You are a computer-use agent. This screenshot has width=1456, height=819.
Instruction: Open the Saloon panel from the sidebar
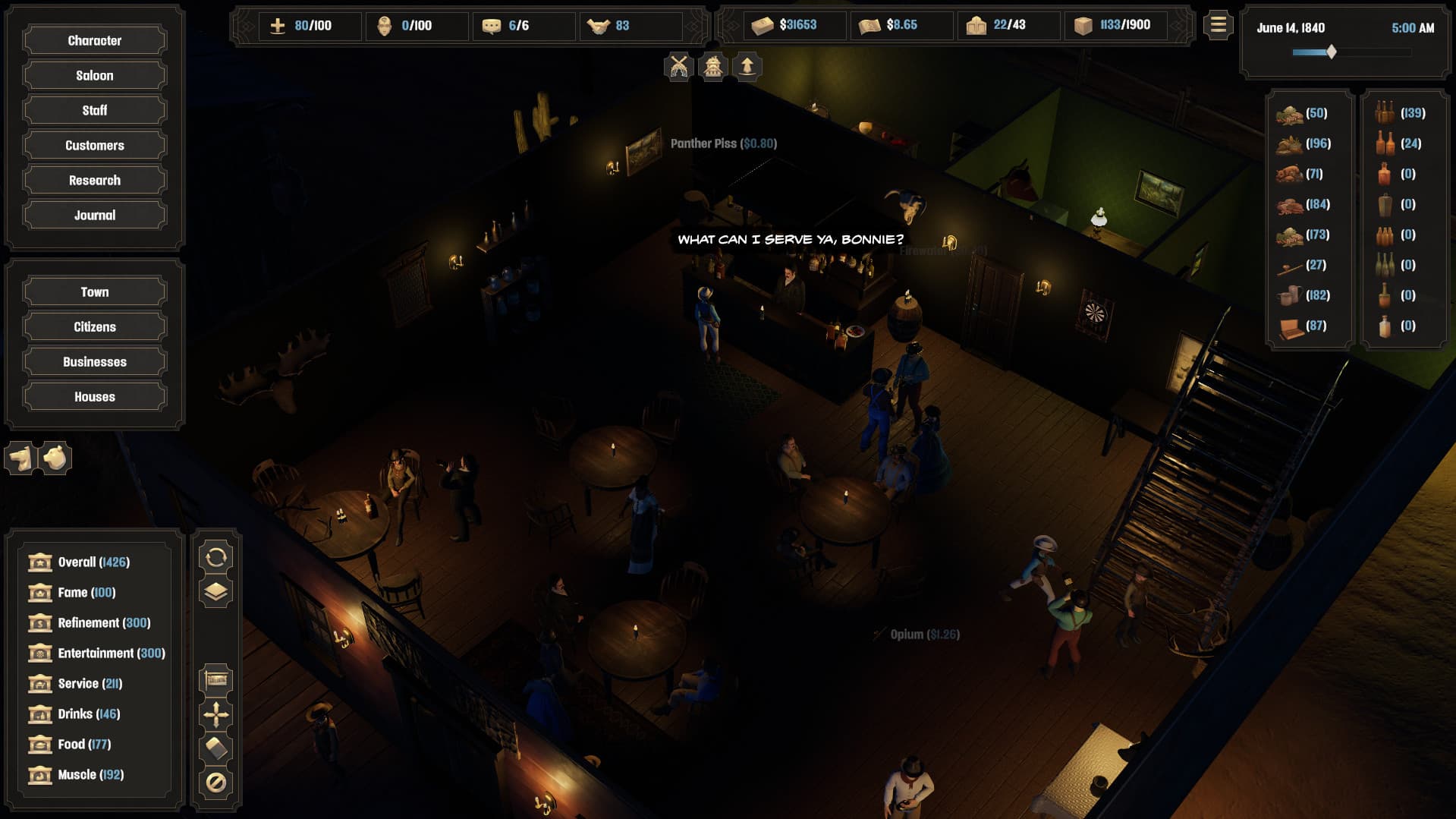(94, 74)
